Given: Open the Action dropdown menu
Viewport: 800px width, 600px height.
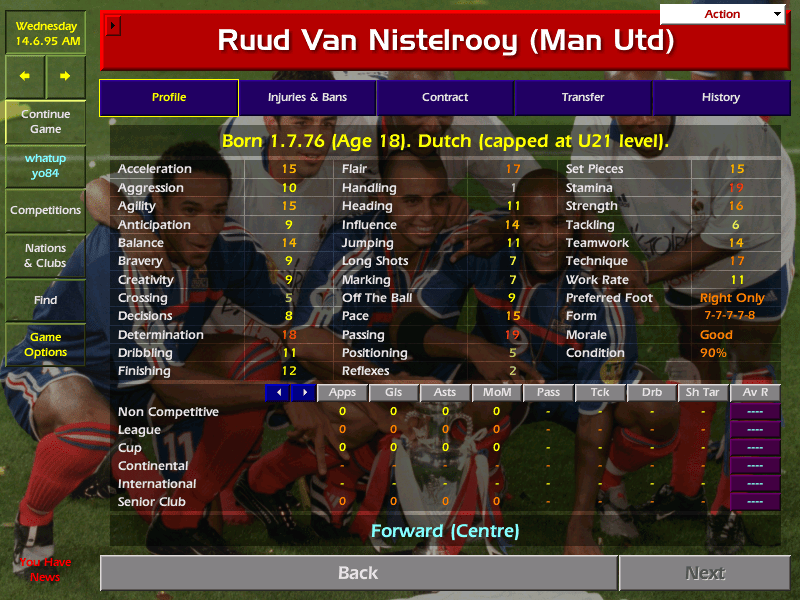Looking at the screenshot, I should [x=723, y=14].
